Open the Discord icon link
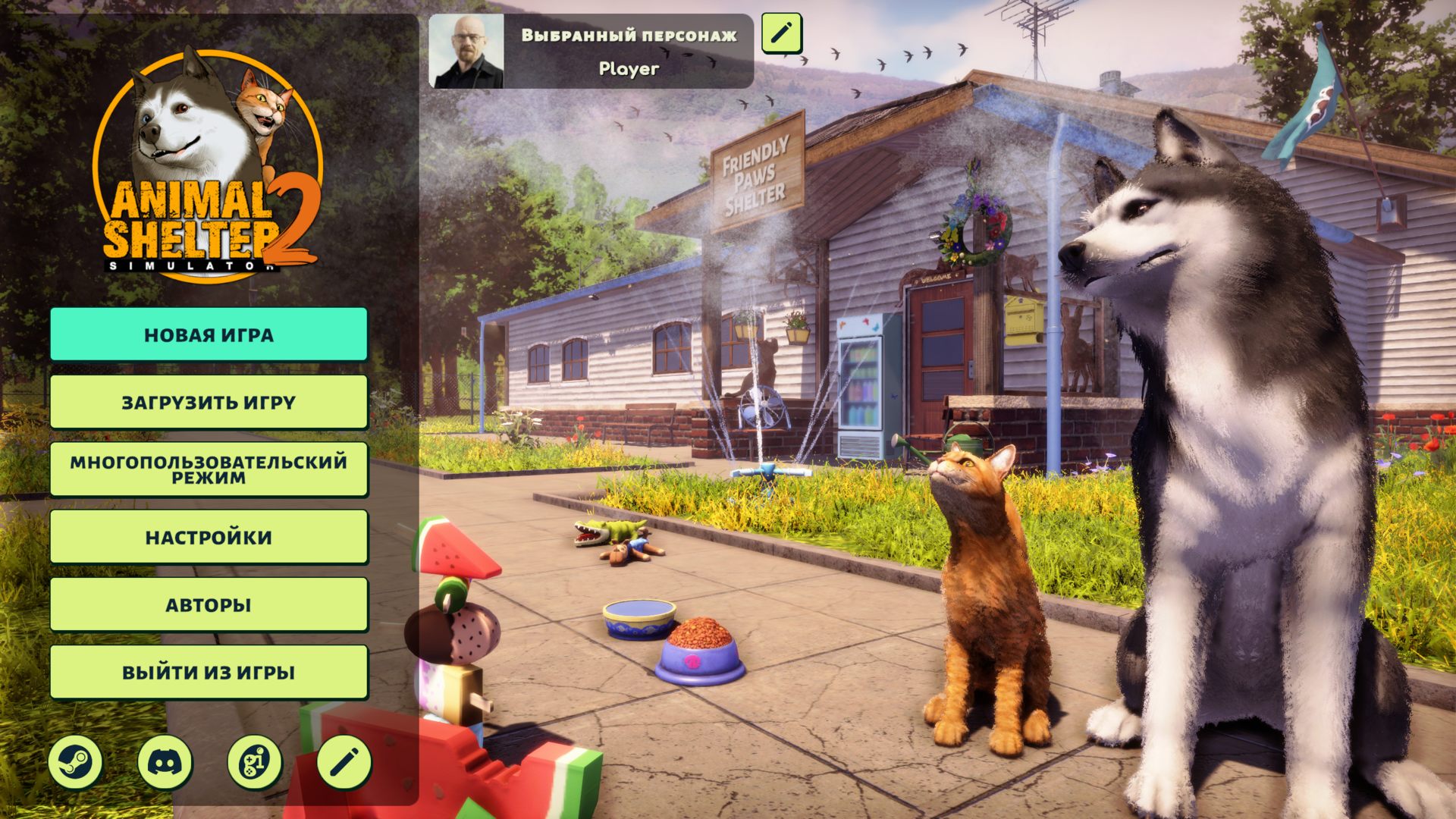Screen dimensions: 1456x819 (x=165, y=761)
